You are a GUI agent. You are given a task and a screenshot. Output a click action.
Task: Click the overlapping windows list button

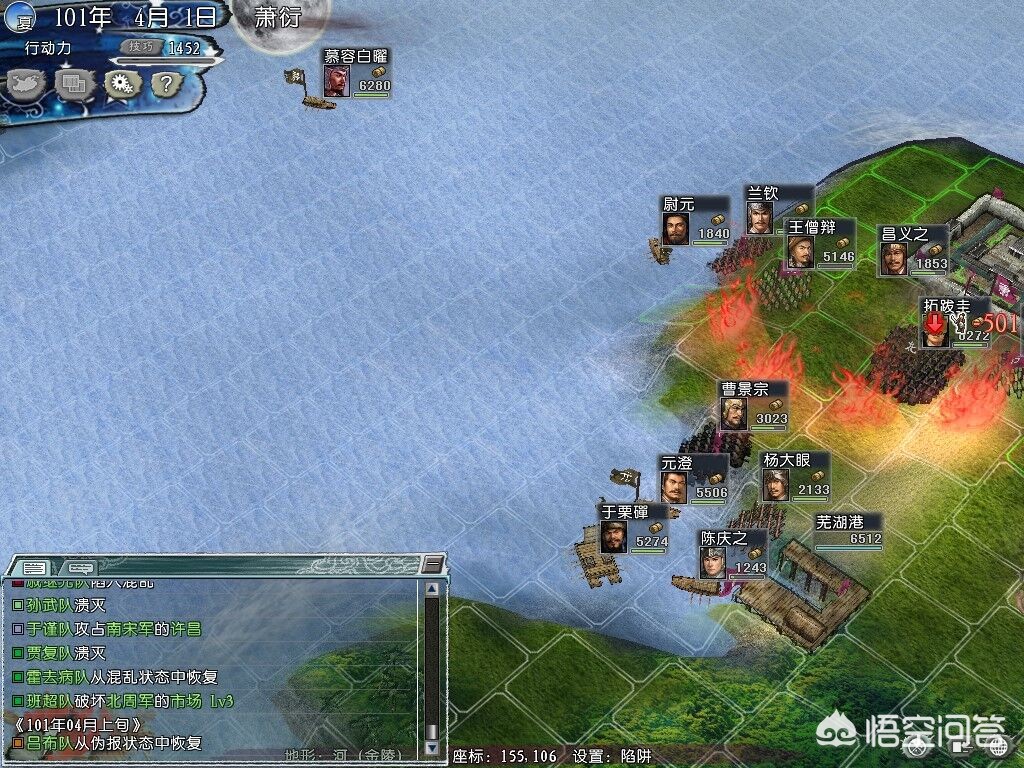(x=75, y=85)
